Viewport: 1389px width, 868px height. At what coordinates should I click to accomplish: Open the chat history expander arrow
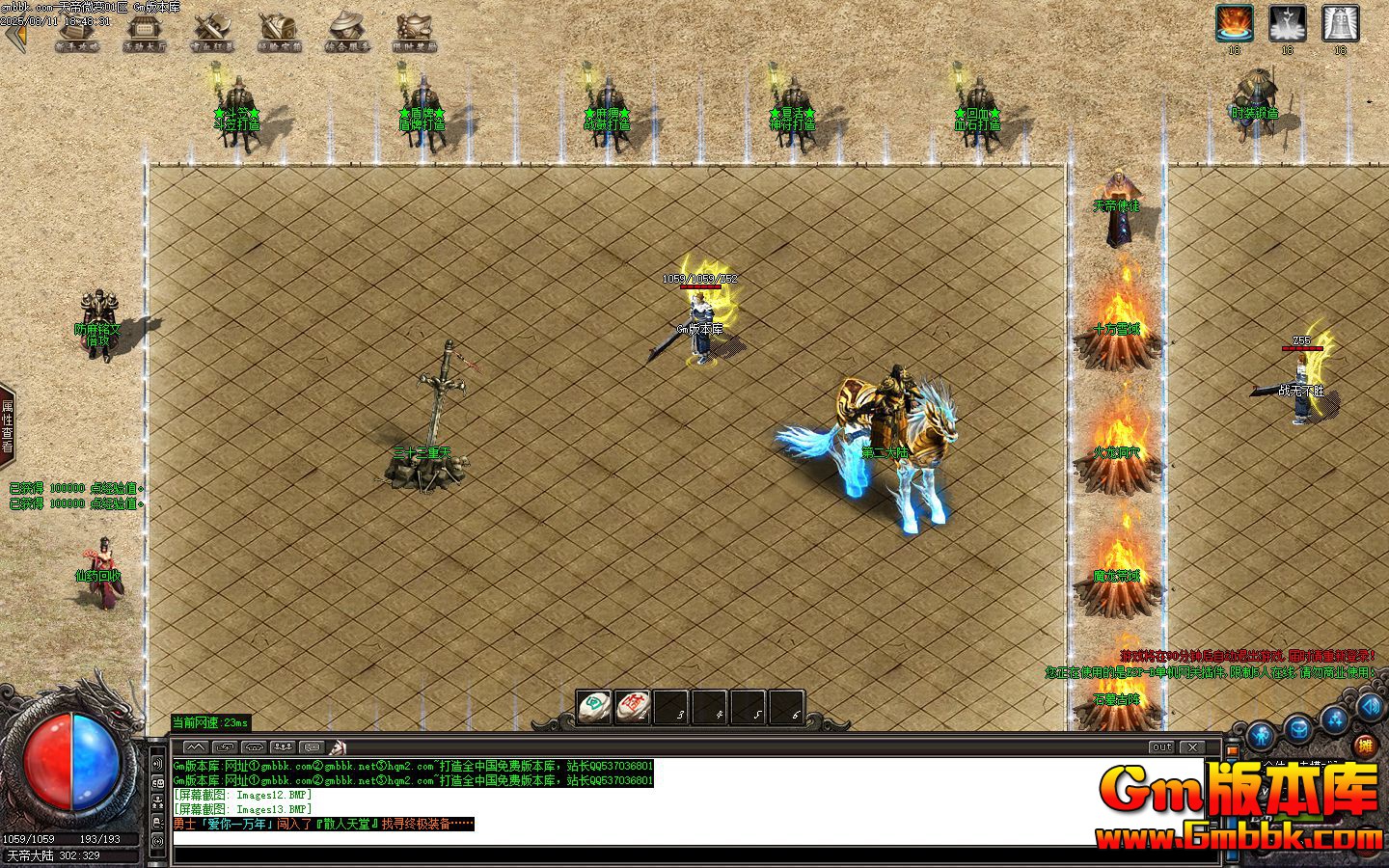pos(199,746)
